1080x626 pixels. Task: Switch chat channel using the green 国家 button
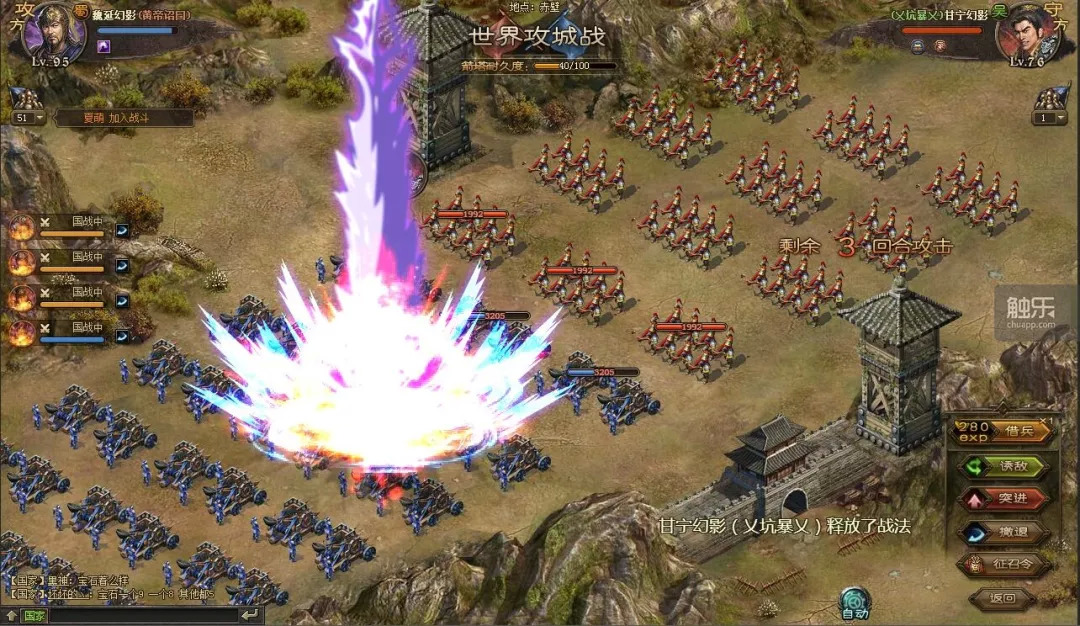[x=33, y=616]
